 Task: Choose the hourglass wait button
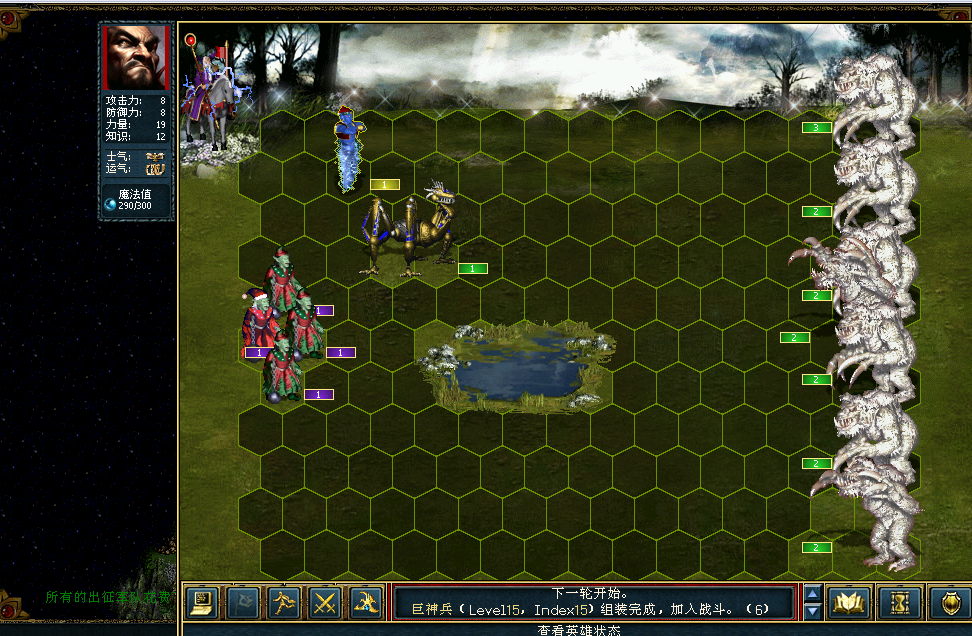pos(899,602)
